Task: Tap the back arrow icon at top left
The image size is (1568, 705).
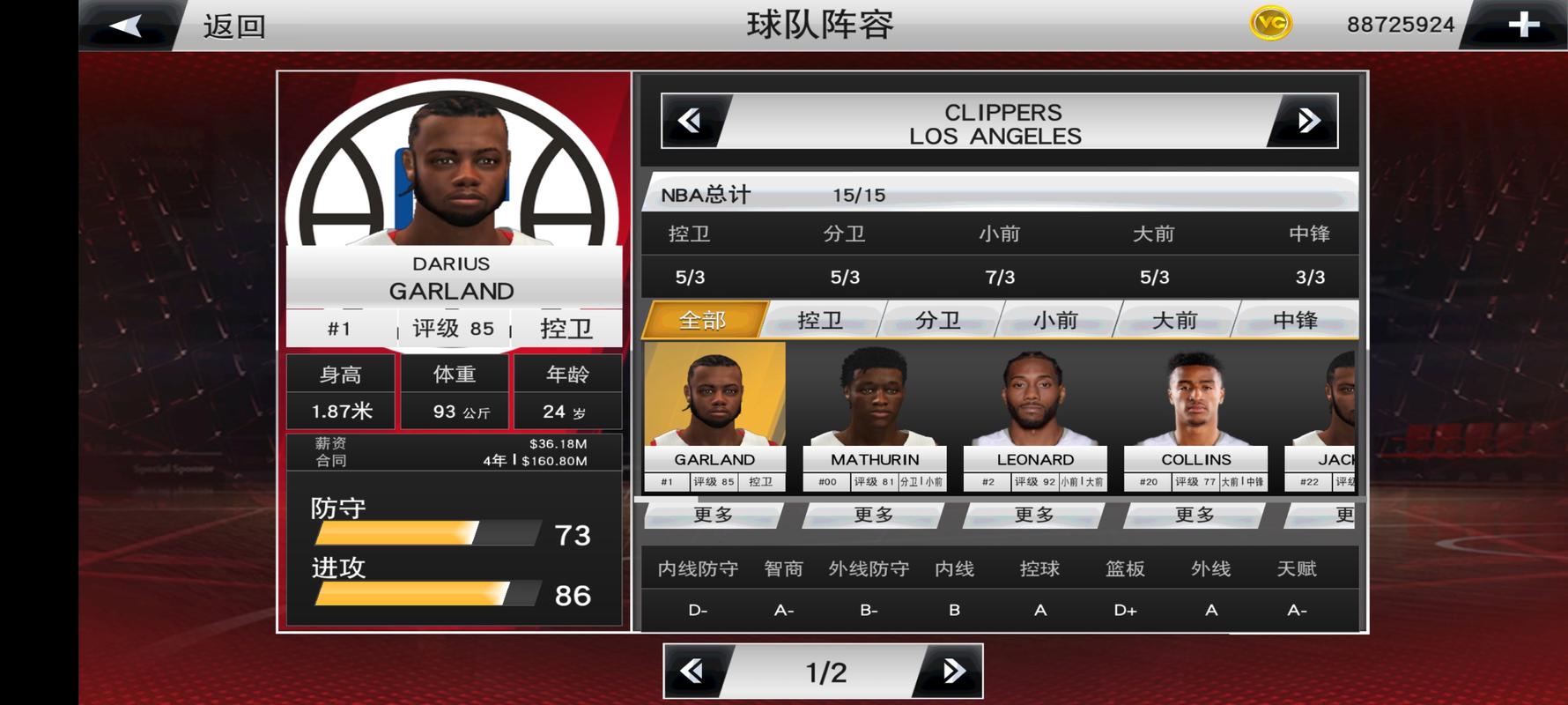Action: (x=123, y=24)
